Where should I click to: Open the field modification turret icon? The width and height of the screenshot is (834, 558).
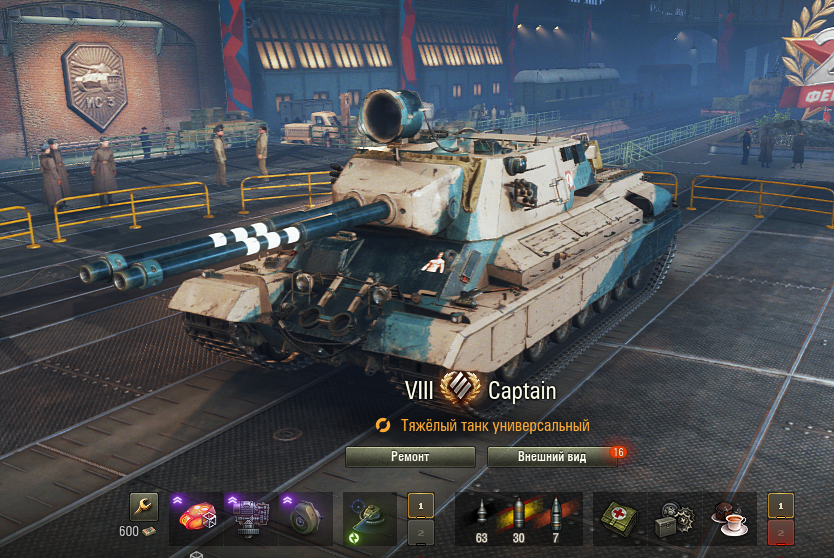[x=369, y=517]
